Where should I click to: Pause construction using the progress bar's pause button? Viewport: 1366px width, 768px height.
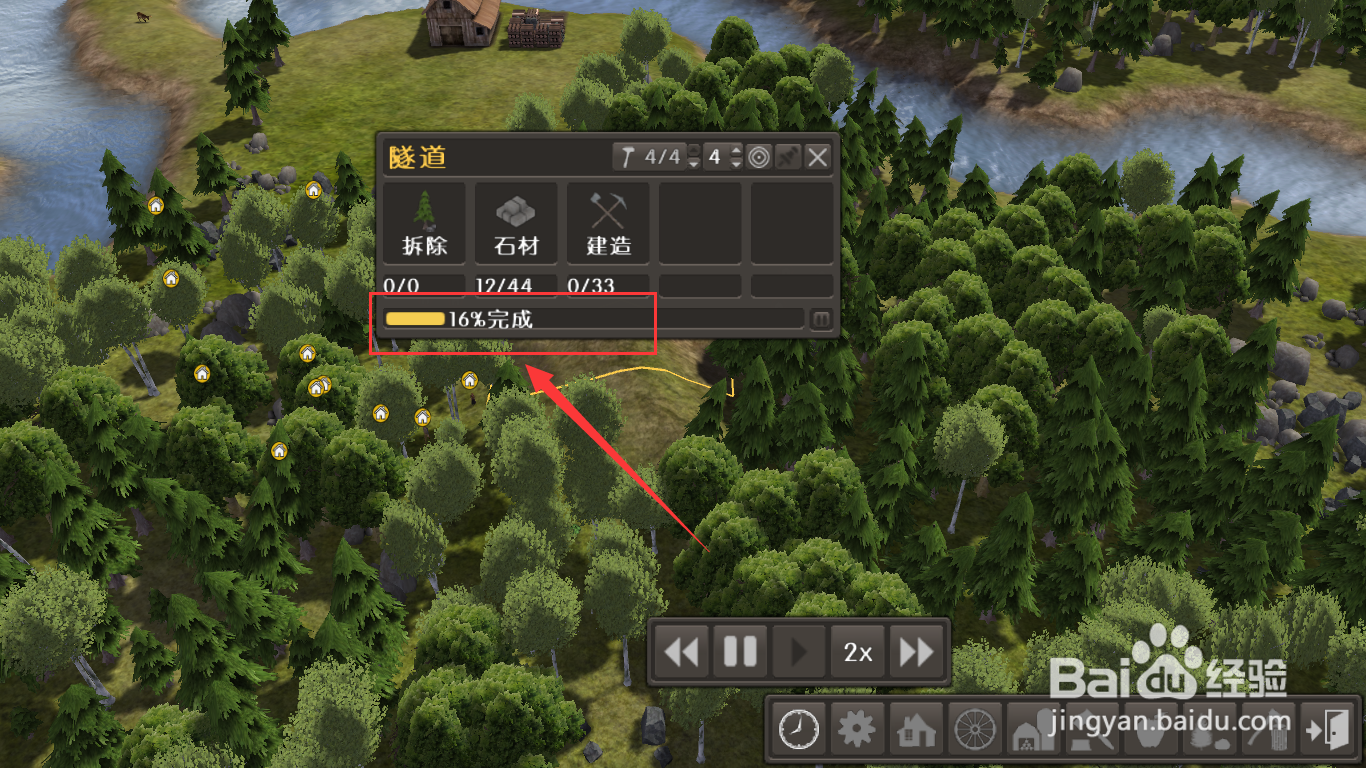(821, 319)
